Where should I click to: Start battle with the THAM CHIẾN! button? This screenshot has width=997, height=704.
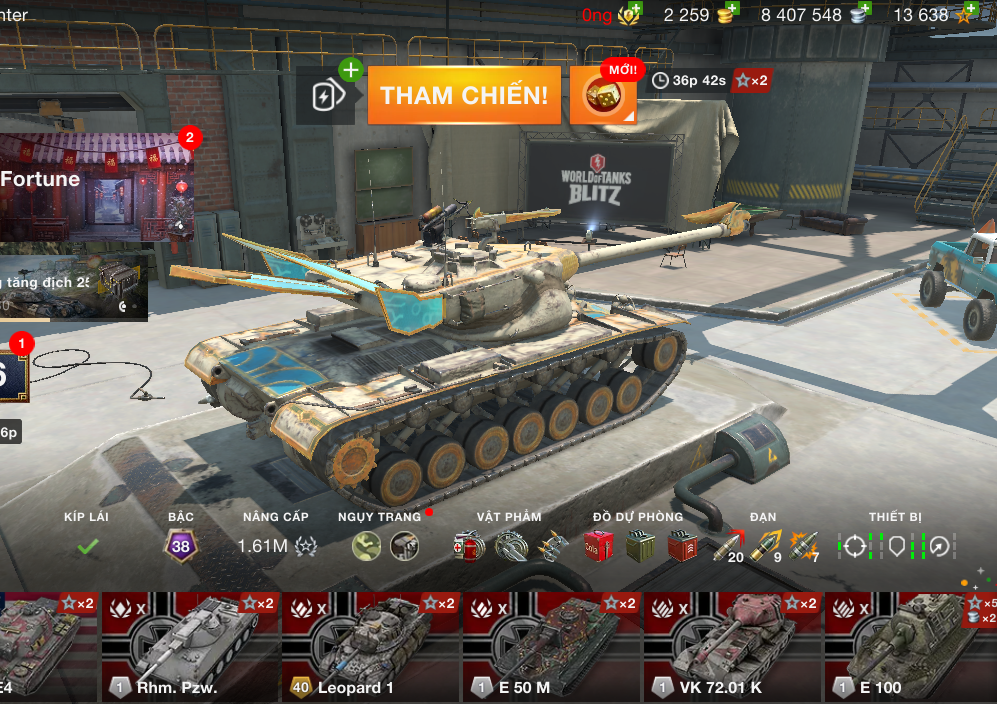[464, 96]
